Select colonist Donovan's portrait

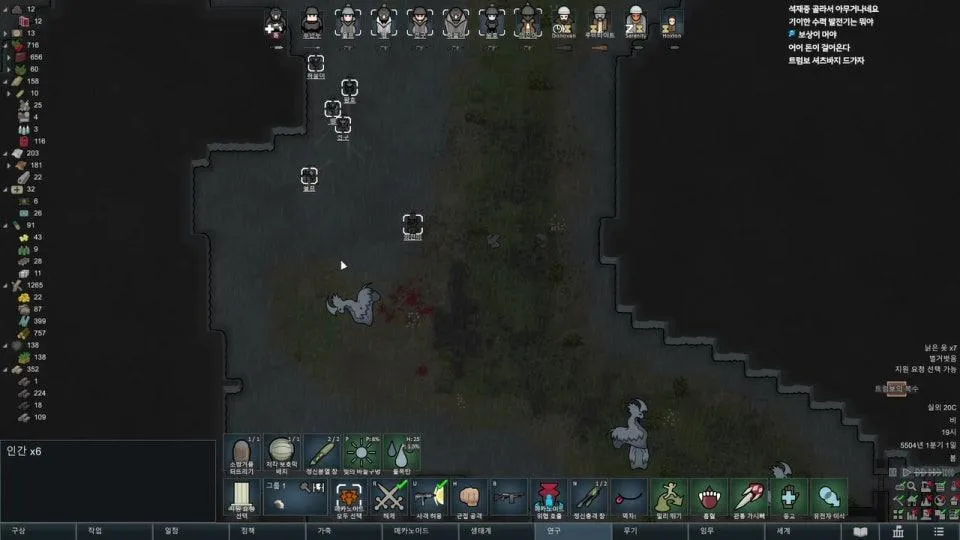(563, 22)
